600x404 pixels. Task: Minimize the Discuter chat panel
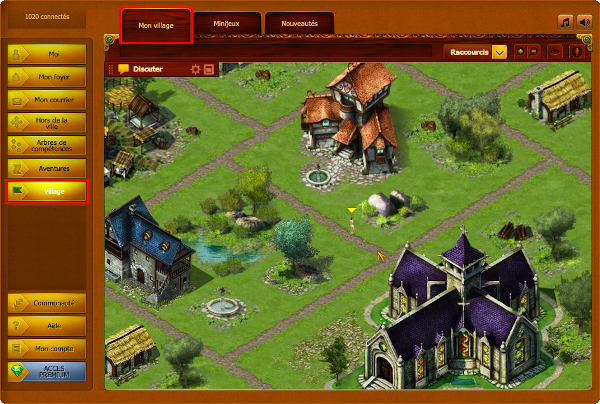[x=209, y=69]
